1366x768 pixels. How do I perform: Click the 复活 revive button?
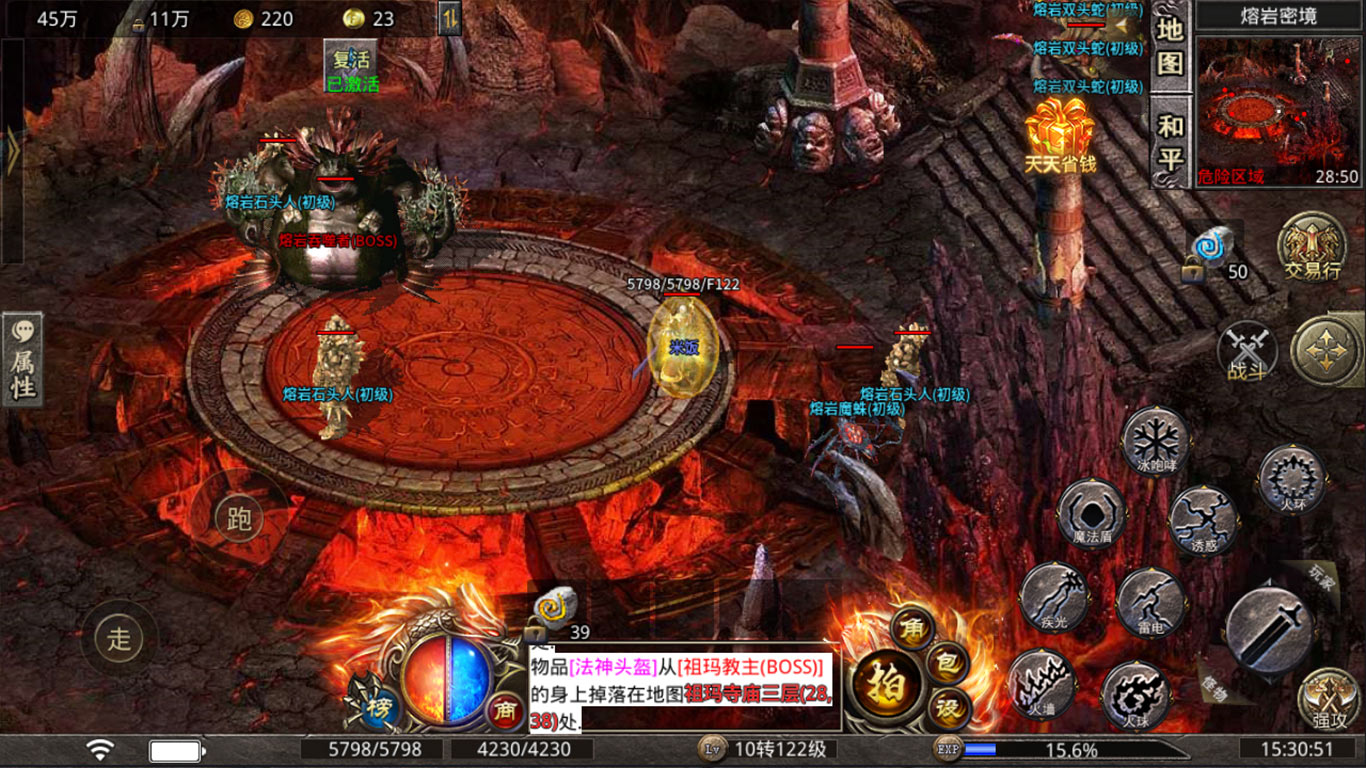pos(352,59)
